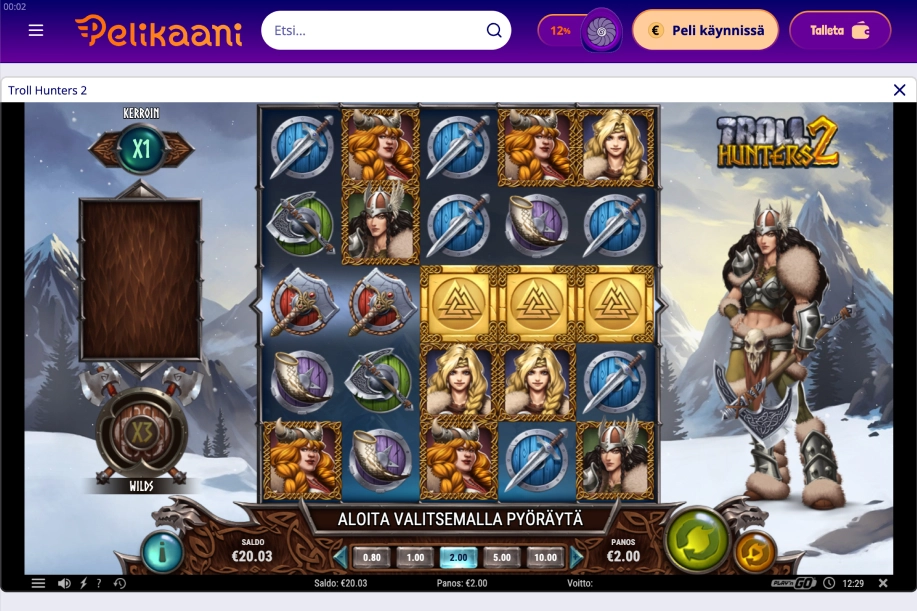Click the left arrow to lower bet
917x611 pixels.
340,558
